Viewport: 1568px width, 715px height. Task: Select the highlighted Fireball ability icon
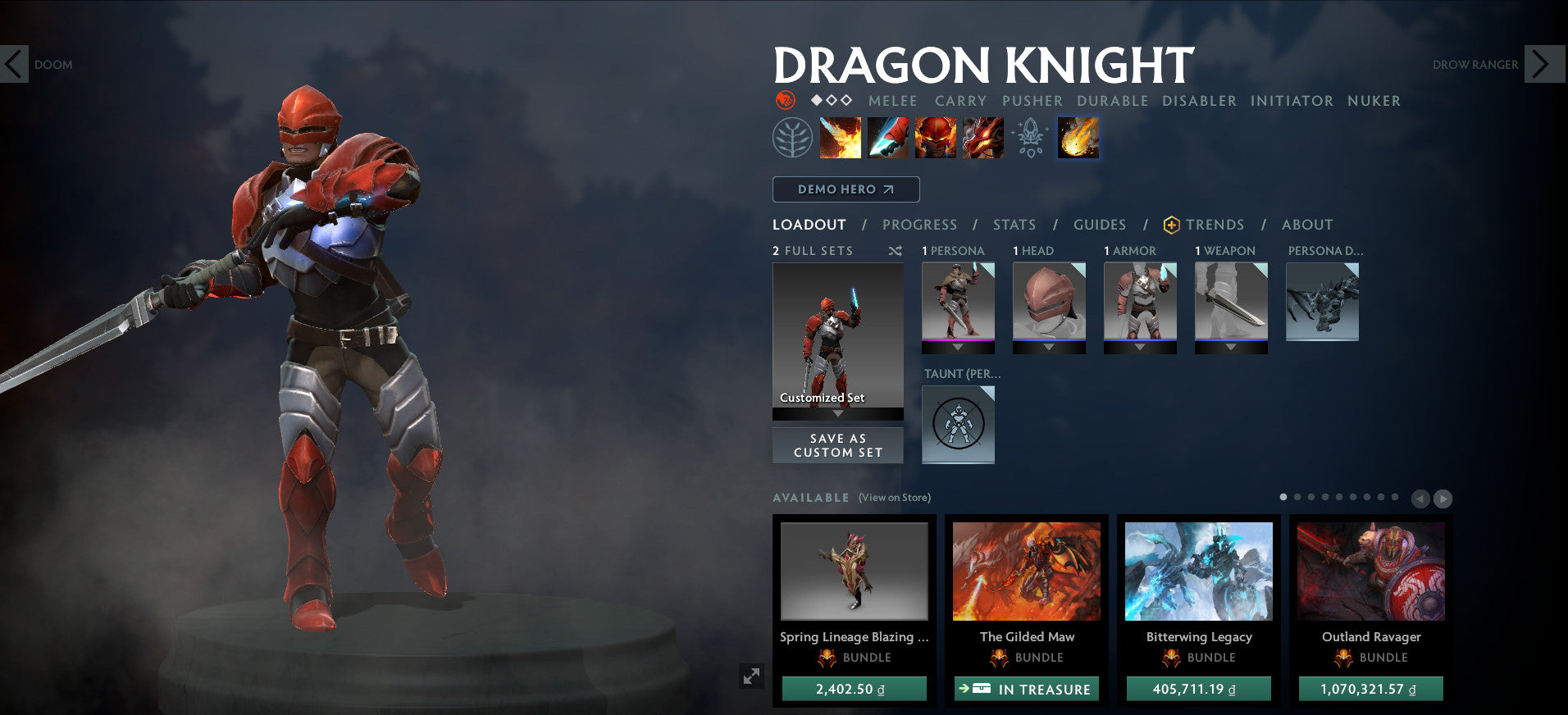point(1078,138)
